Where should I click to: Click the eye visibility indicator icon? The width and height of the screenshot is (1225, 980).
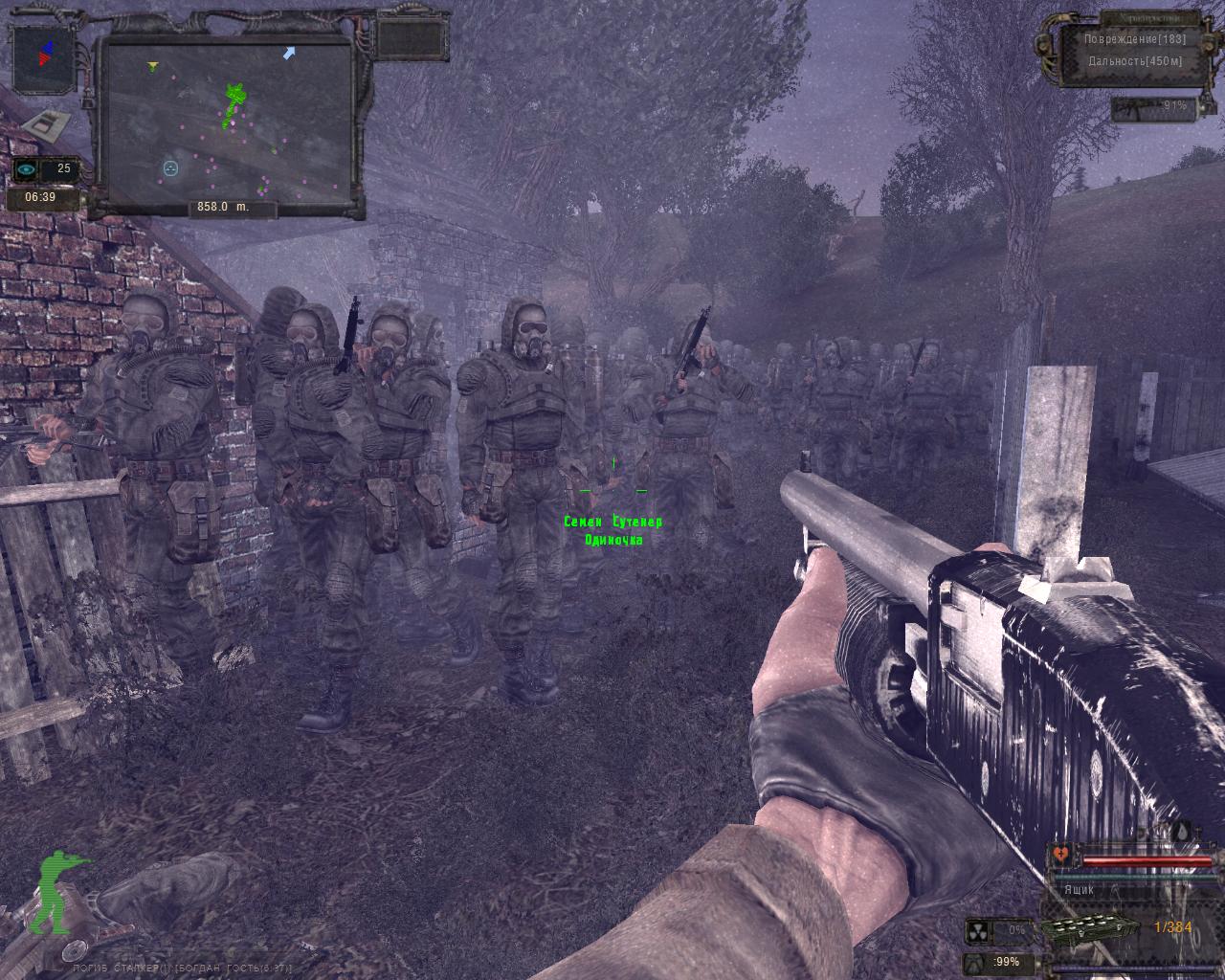[x=28, y=169]
